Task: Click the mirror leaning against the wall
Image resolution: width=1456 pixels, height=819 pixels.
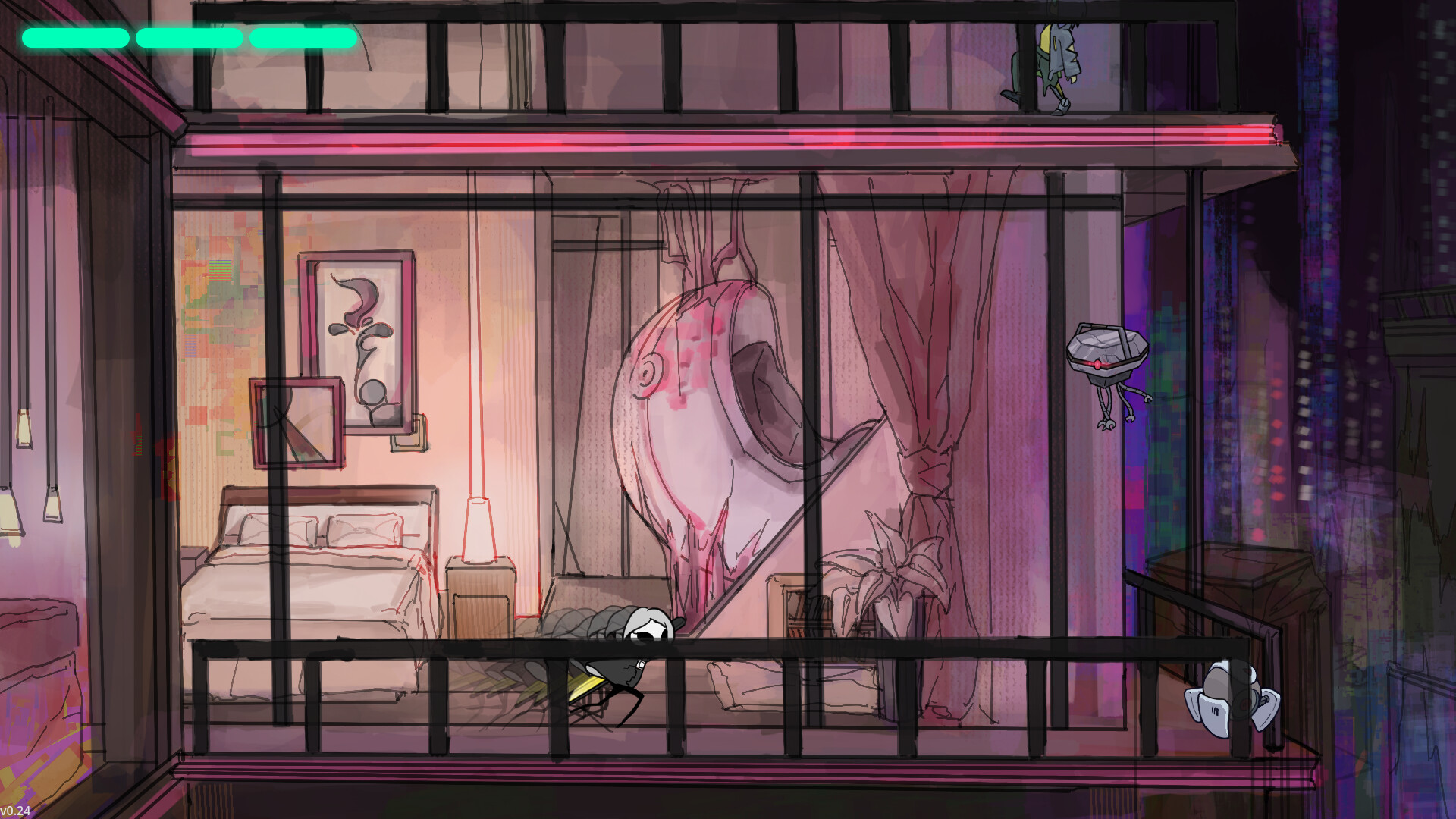Action: (296, 421)
